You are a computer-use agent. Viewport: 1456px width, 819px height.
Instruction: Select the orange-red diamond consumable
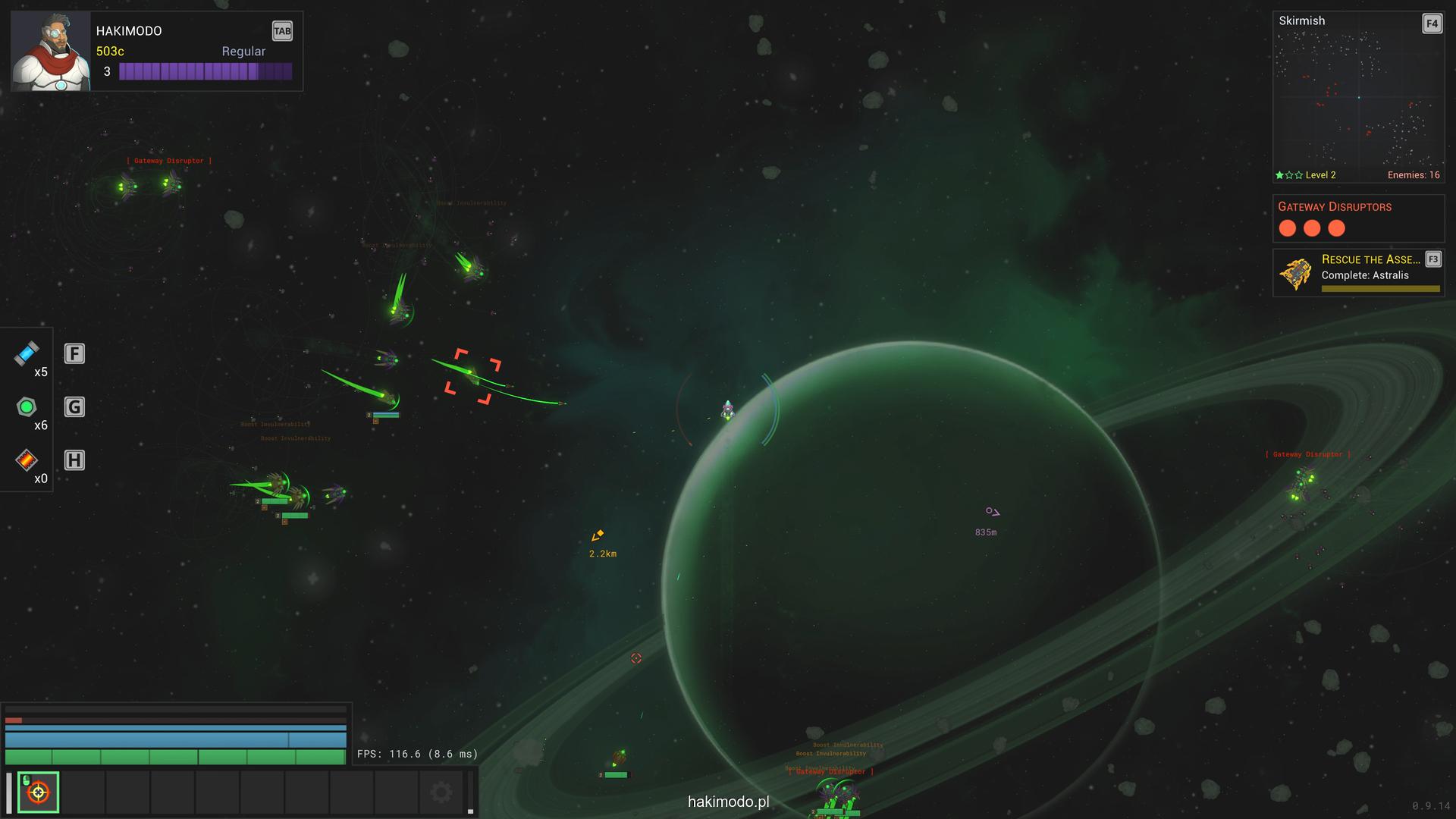(27, 460)
